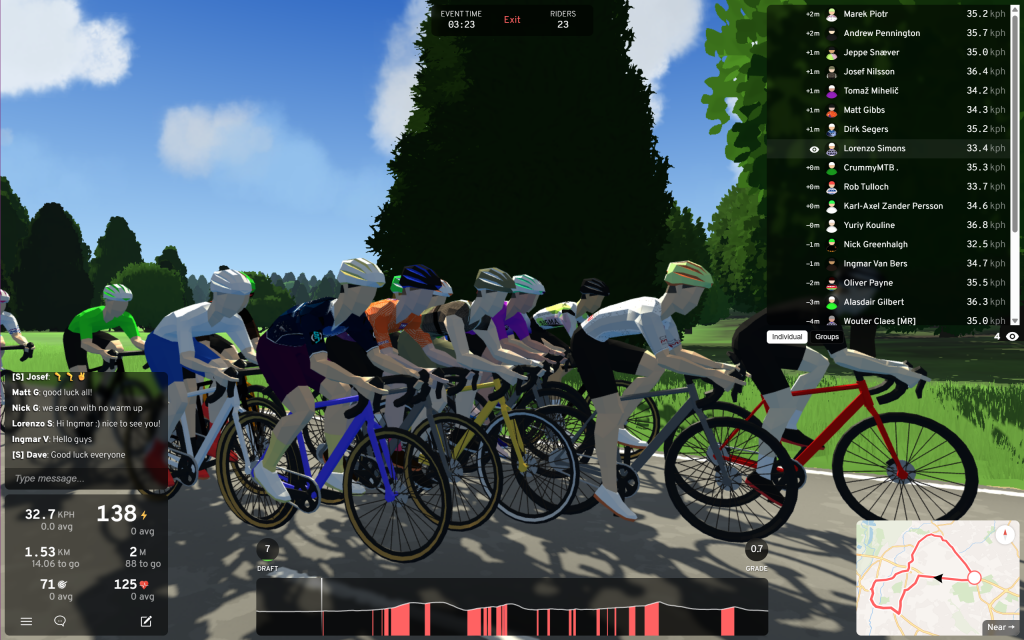Toggle the spectator eye icon beside Groups
This screenshot has height=640, width=1024.
click(1012, 337)
